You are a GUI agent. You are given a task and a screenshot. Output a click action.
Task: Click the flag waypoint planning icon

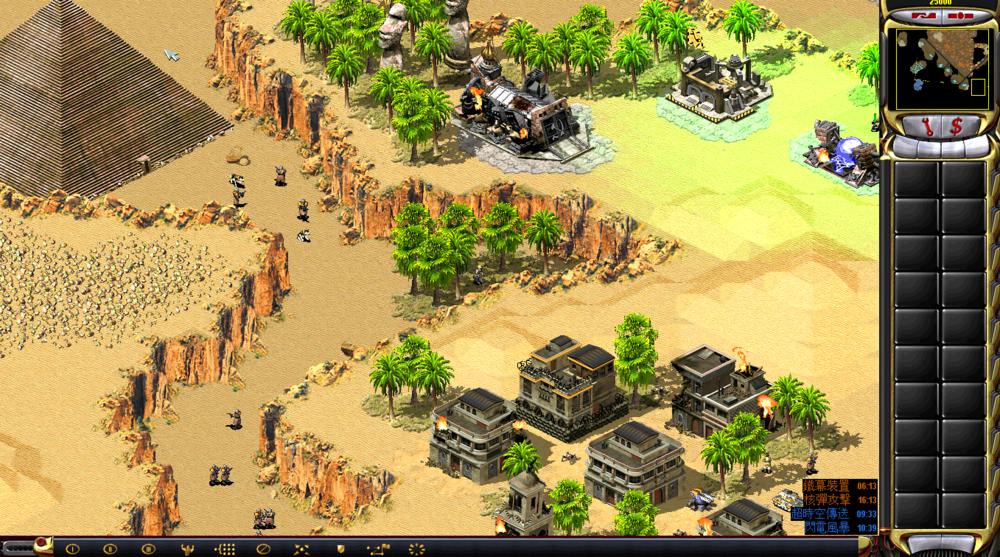tap(377, 549)
